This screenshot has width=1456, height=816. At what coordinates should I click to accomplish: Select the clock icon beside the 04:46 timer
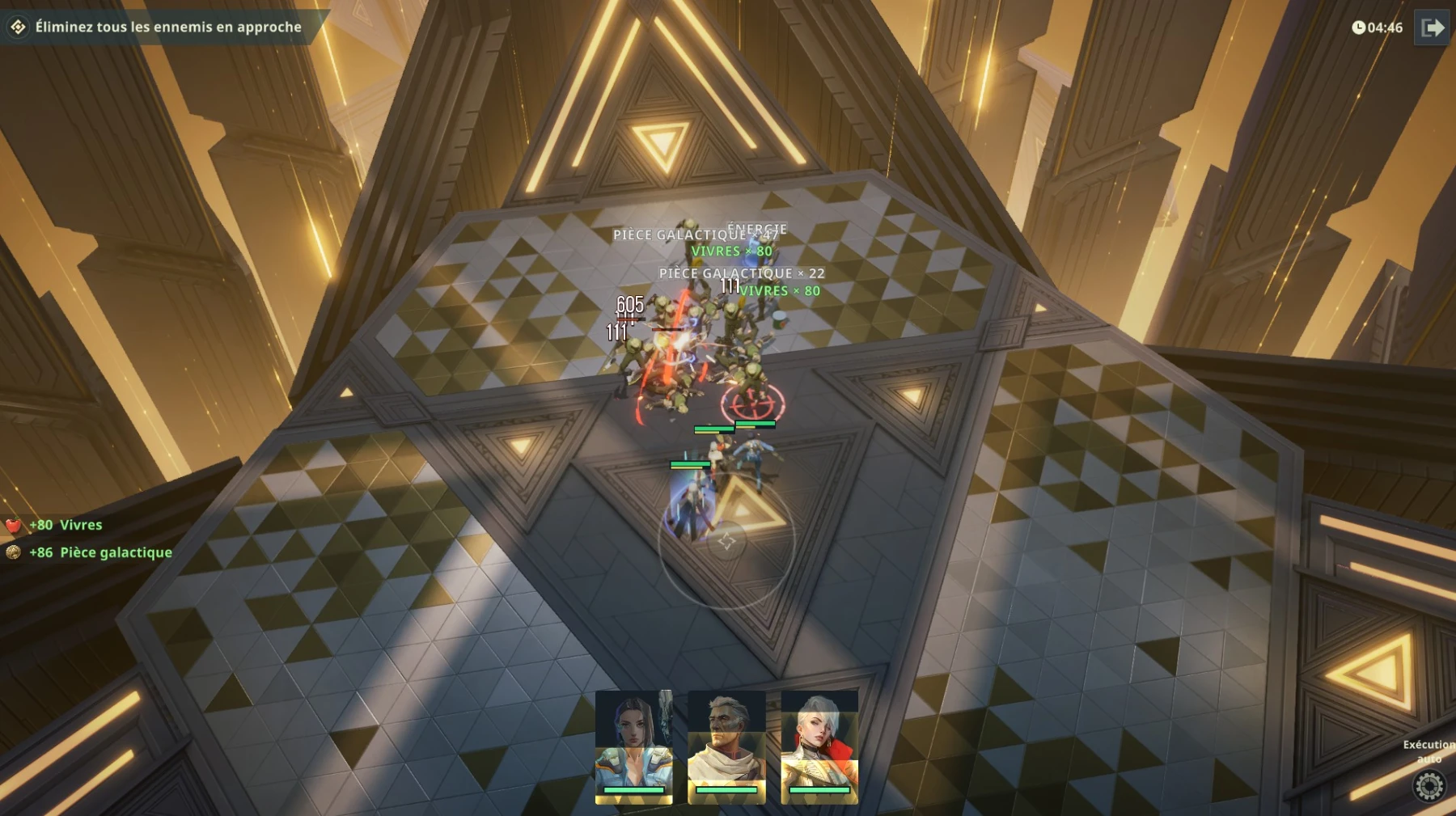(1361, 27)
